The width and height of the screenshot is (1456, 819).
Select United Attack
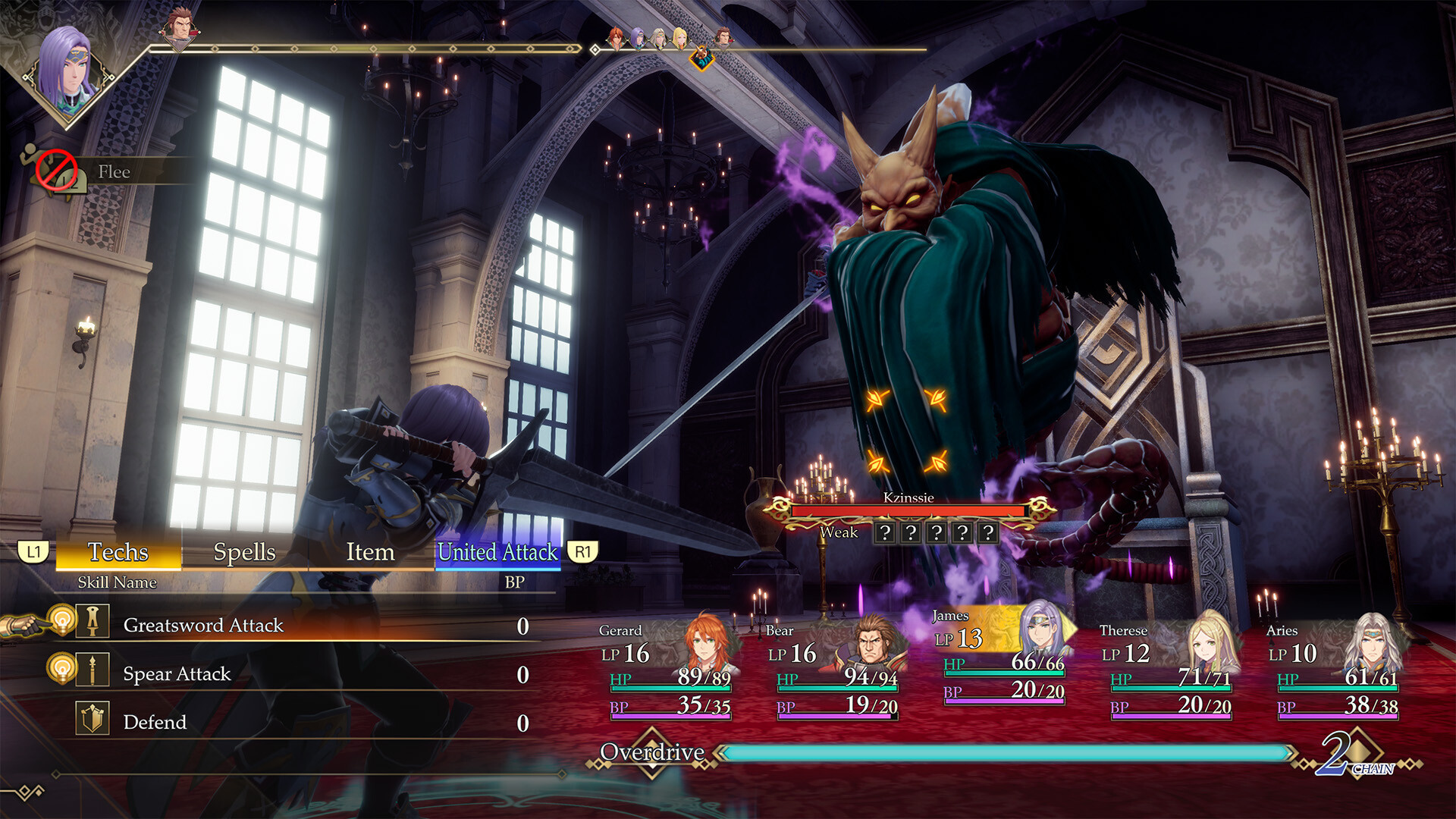point(497,552)
